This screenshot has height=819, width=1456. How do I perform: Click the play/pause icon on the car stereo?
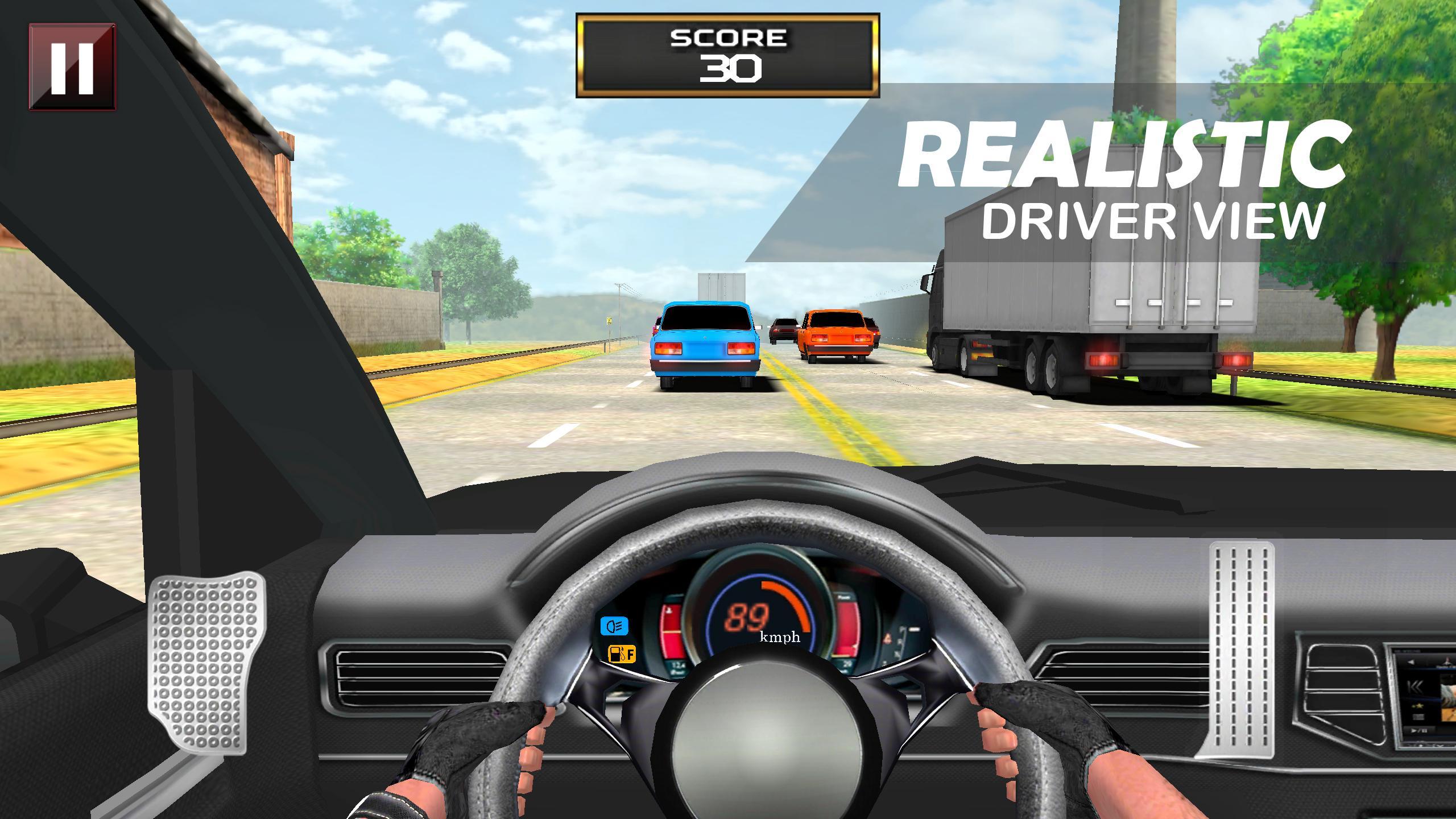(1420, 731)
